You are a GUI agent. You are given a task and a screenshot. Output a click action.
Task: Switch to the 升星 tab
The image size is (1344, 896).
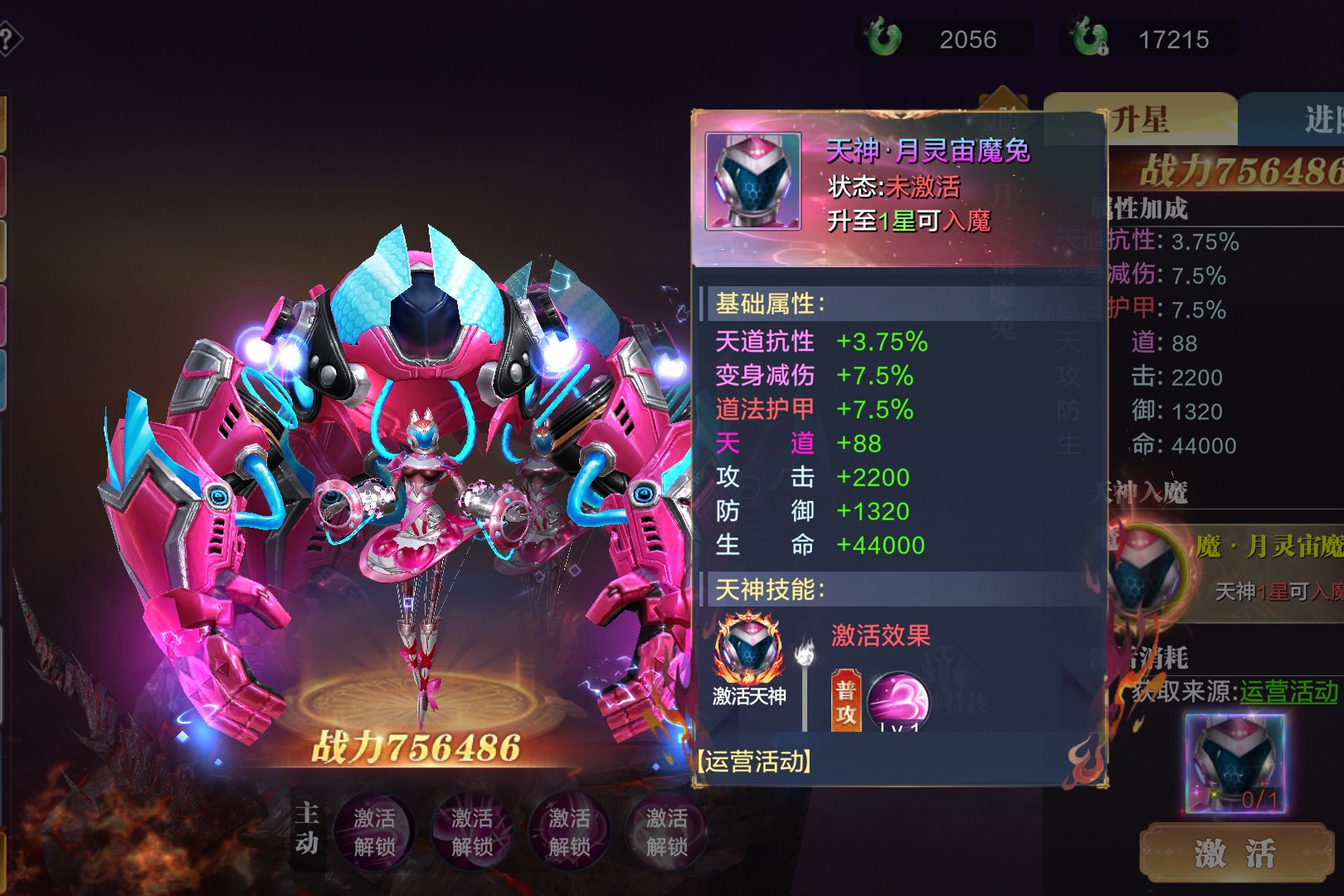(1140, 120)
